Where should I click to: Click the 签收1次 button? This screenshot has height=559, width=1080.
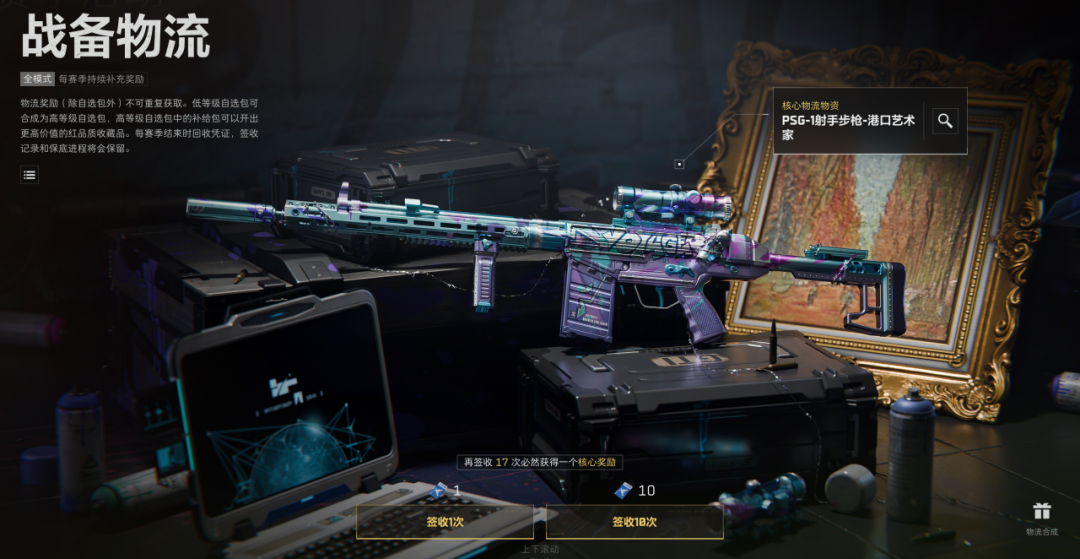(x=445, y=522)
